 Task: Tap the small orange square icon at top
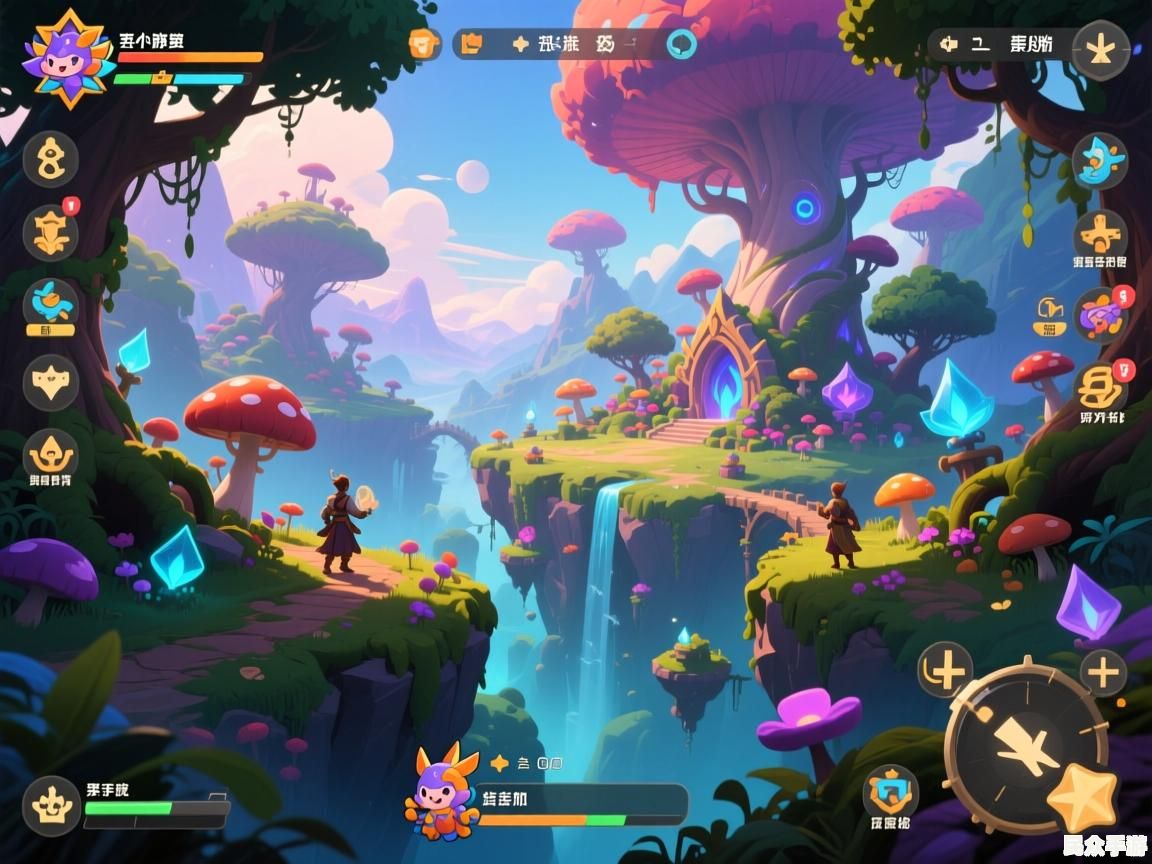click(x=425, y=44)
